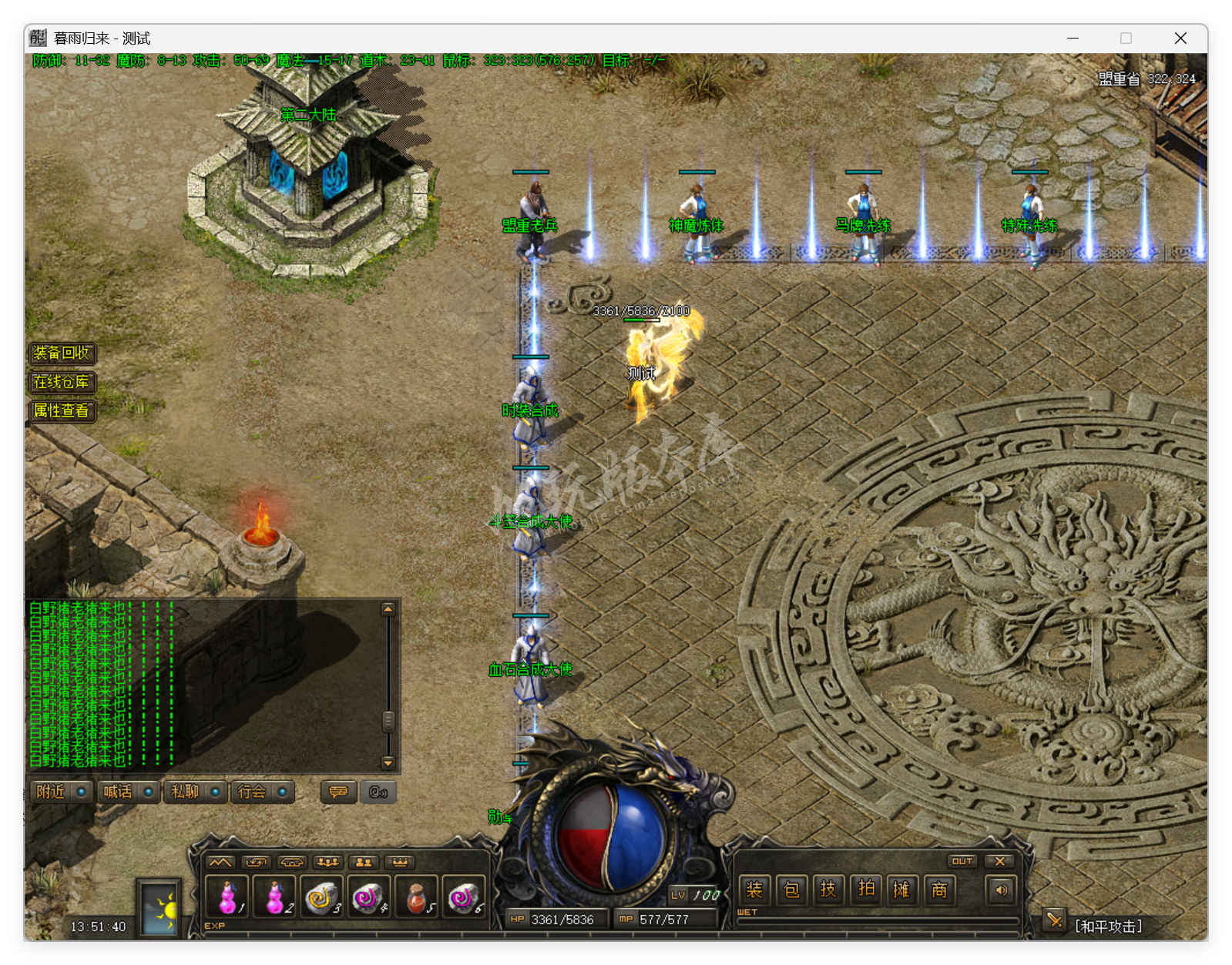Toggle the sound speaker button
This screenshot has width=1232, height=965.
click(x=1001, y=890)
